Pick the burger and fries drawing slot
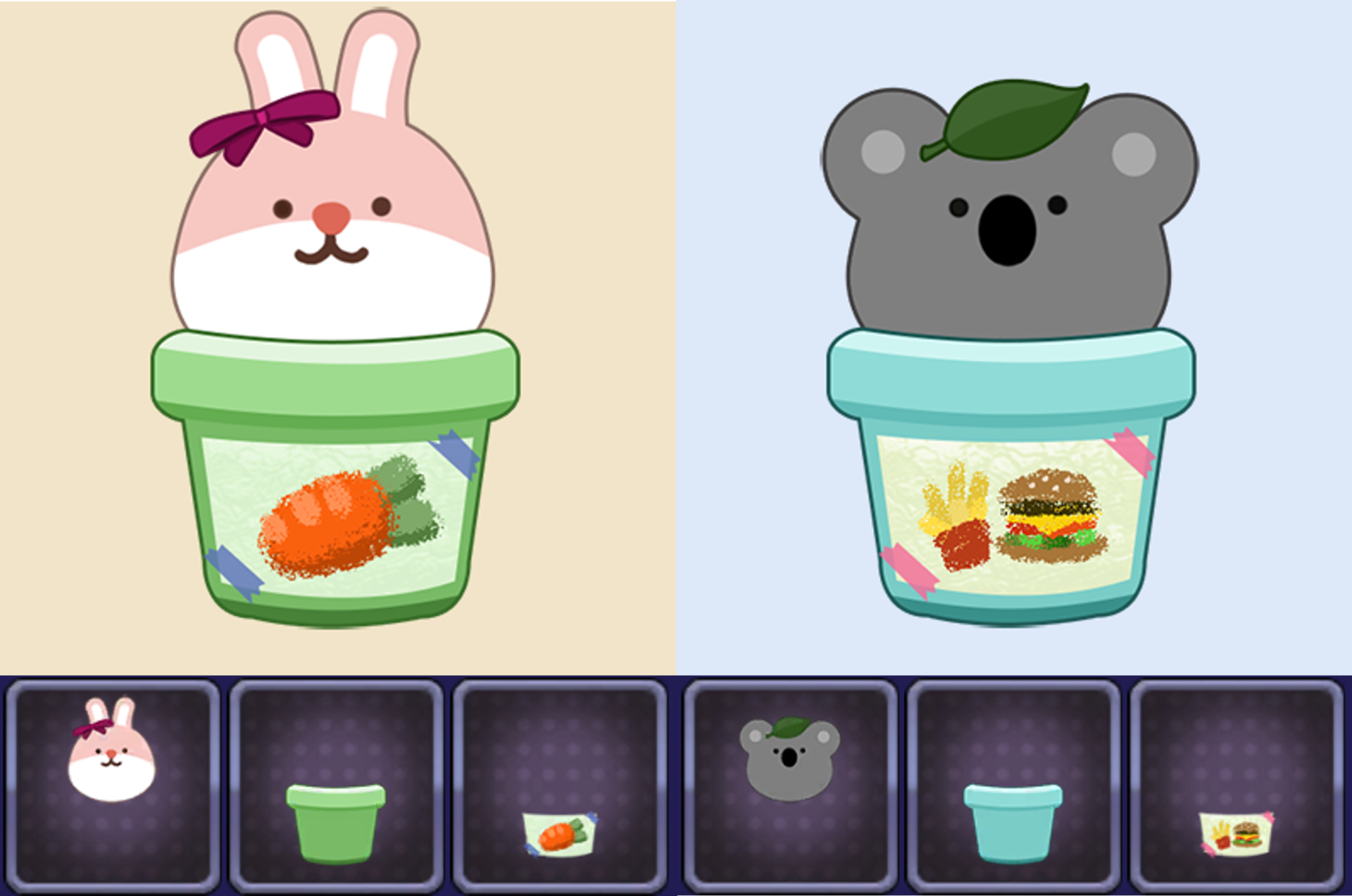 (1237, 785)
